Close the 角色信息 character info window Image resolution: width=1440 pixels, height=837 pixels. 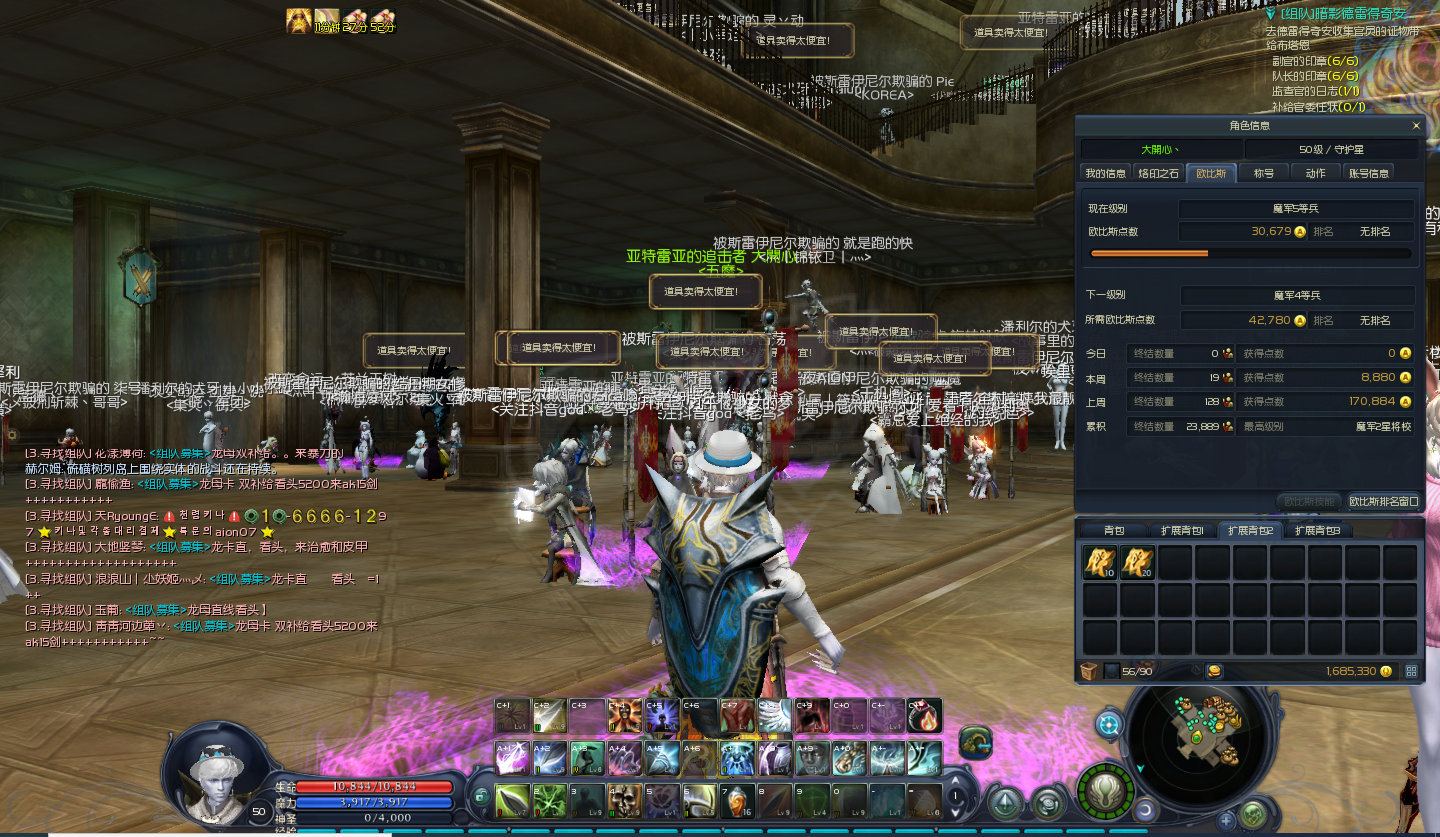tap(1415, 126)
